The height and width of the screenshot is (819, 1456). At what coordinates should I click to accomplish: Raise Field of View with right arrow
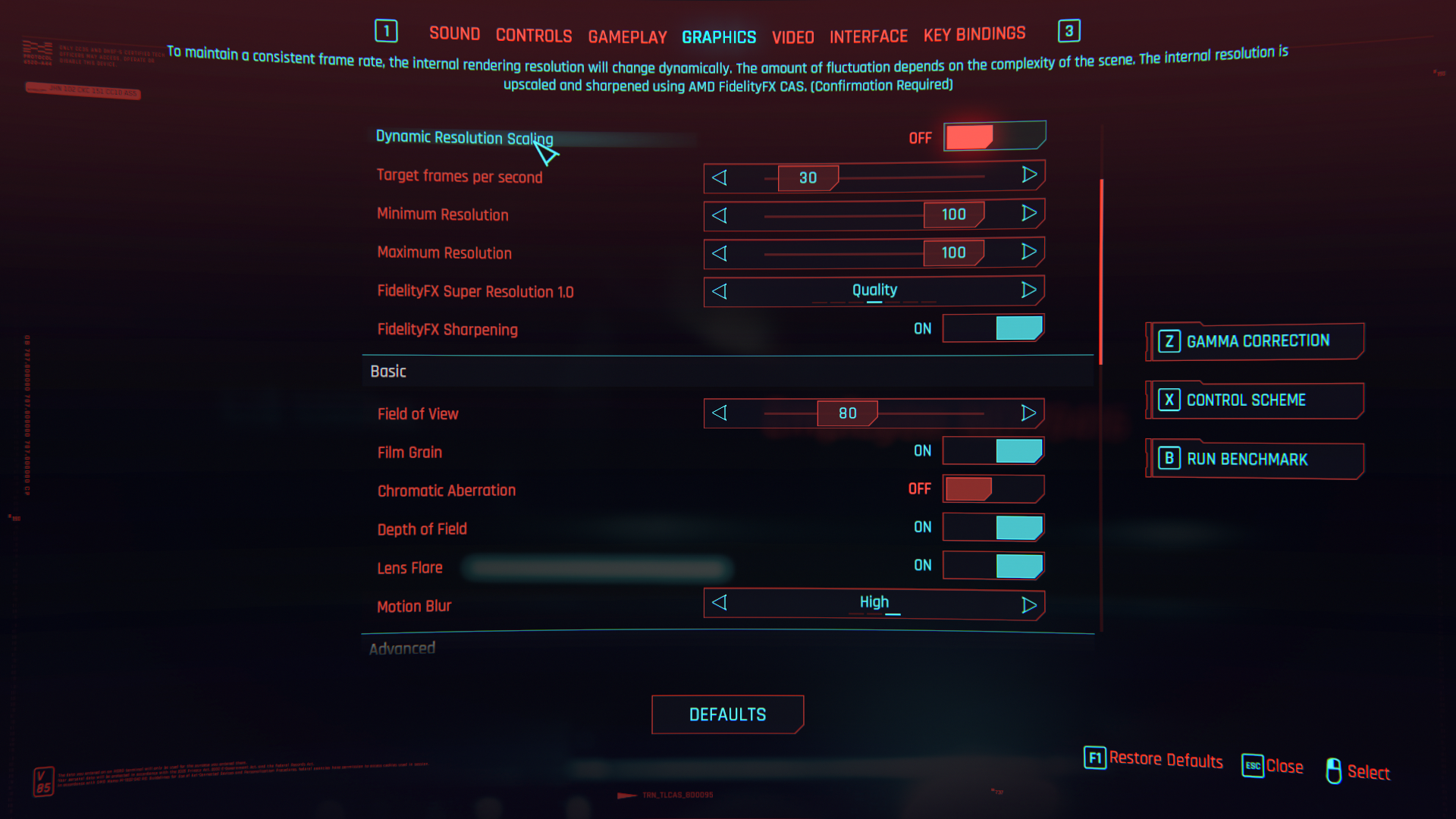(1028, 413)
